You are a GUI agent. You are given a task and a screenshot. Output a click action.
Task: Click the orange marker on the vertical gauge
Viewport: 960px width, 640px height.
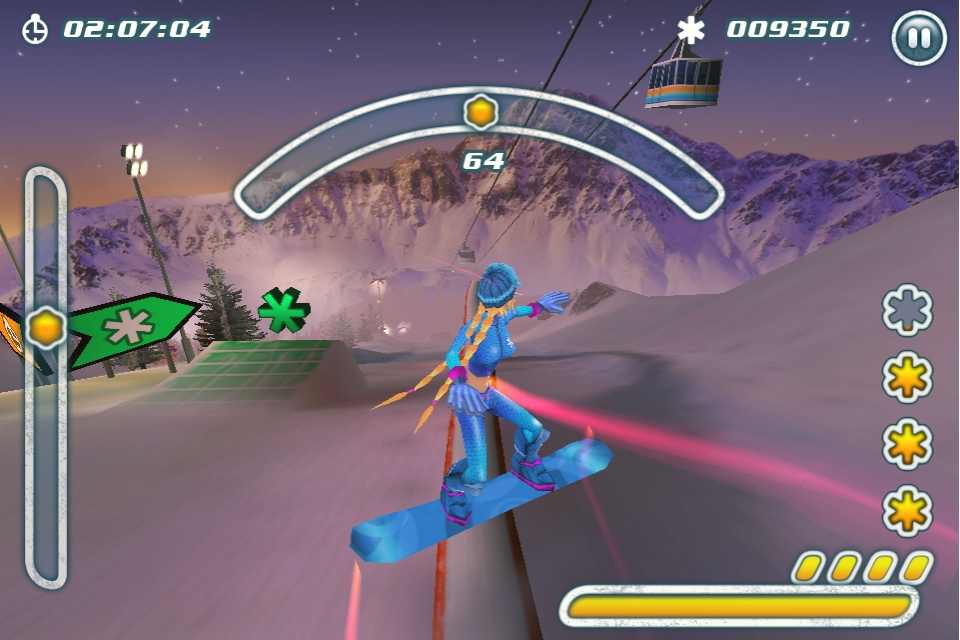pyautogui.click(x=46, y=327)
